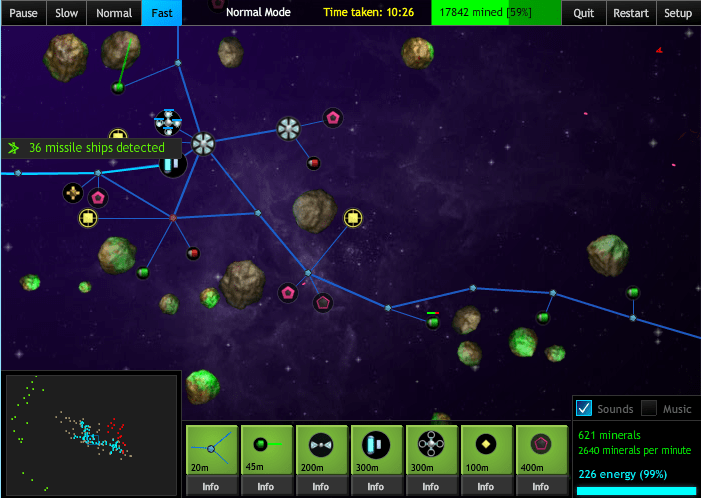Viewport: 701px width, 498px height.
Task: Choose the 20m node connector build item
Action: (x=211, y=449)
